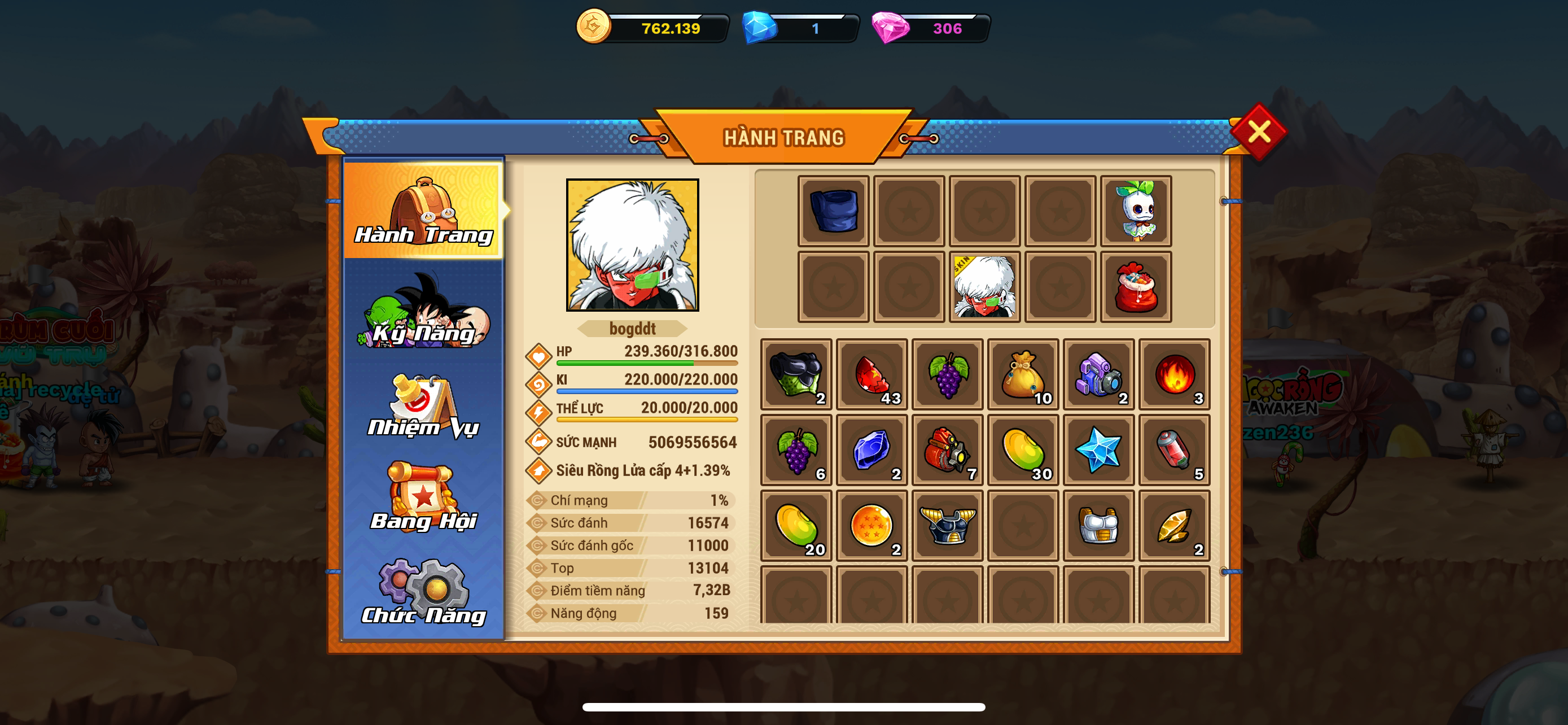Click the equipped red gift sack
1568x725 pixels.
(x=1136, y=287)
